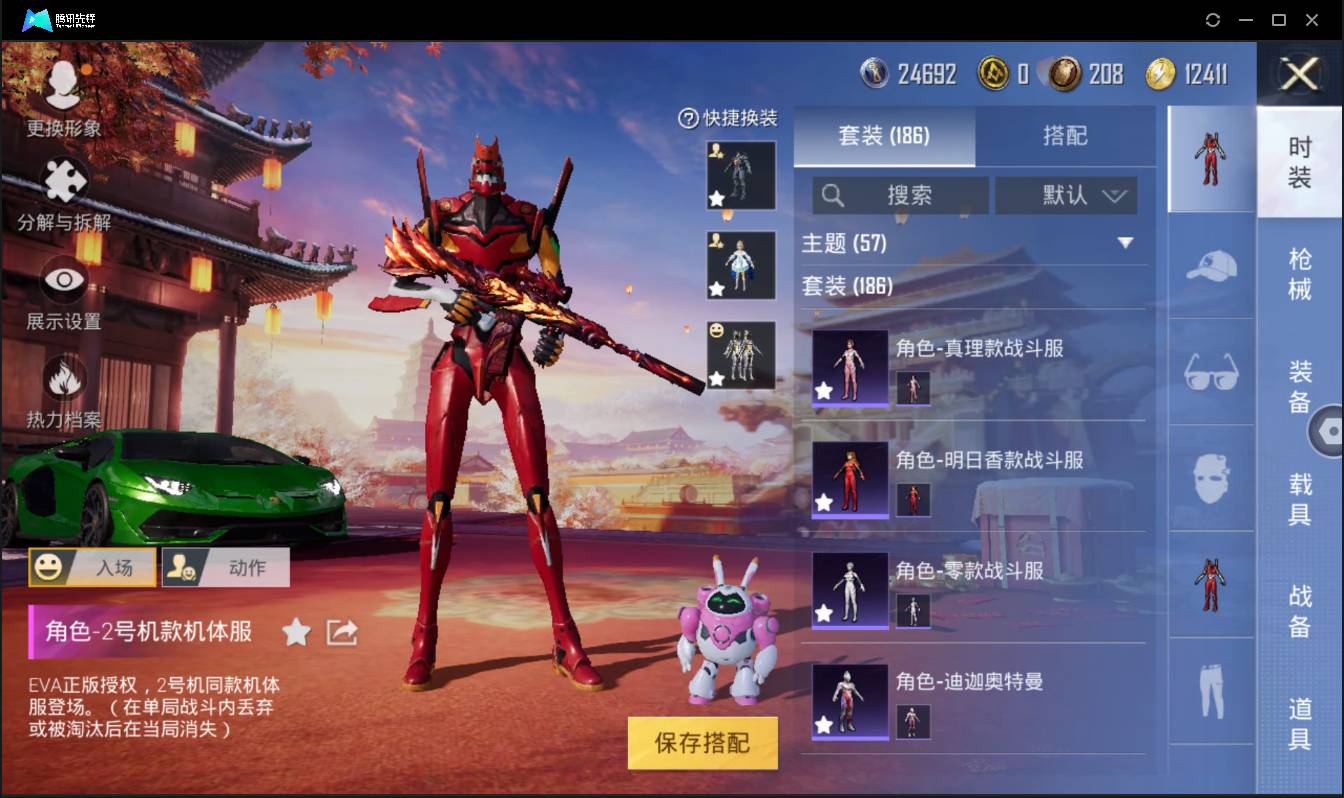The width and height of the screenshot is (1344, 798).
Task: Click the 更换形象 avatar icon
Action: click(x=62, y=83)
